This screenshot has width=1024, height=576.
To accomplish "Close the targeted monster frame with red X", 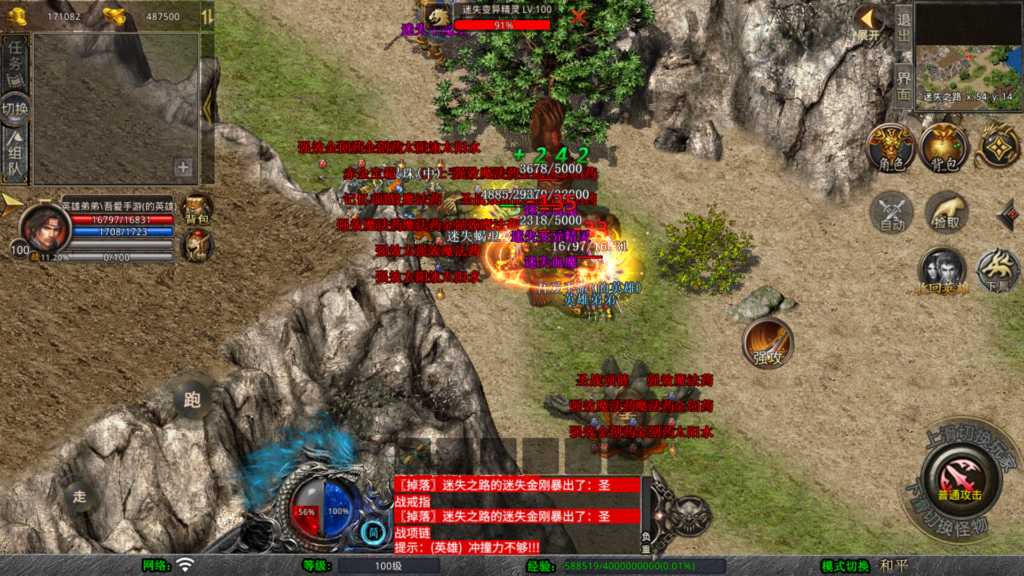I will (579, 16).
